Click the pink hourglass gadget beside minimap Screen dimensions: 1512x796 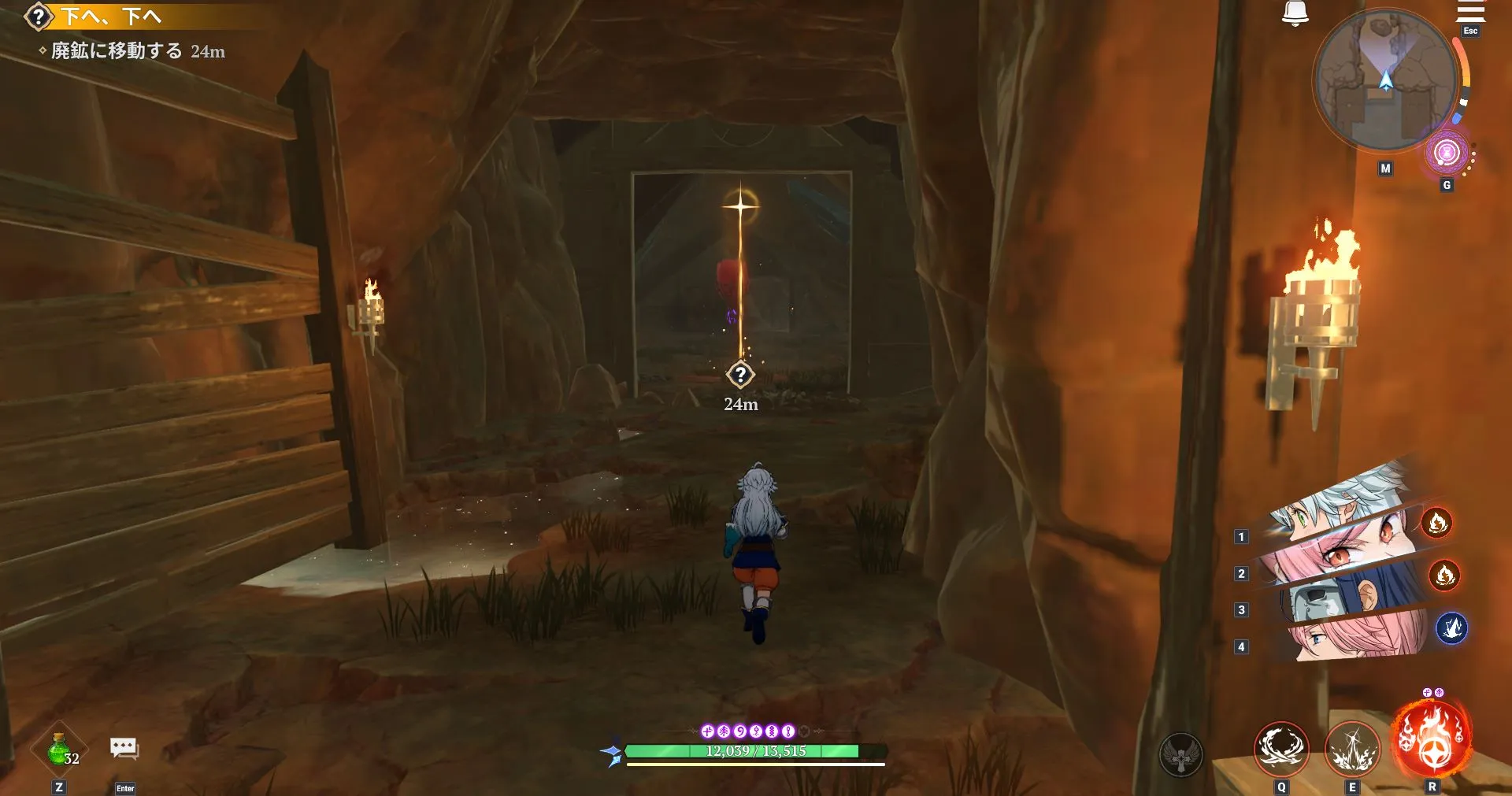pos(1447,152)
